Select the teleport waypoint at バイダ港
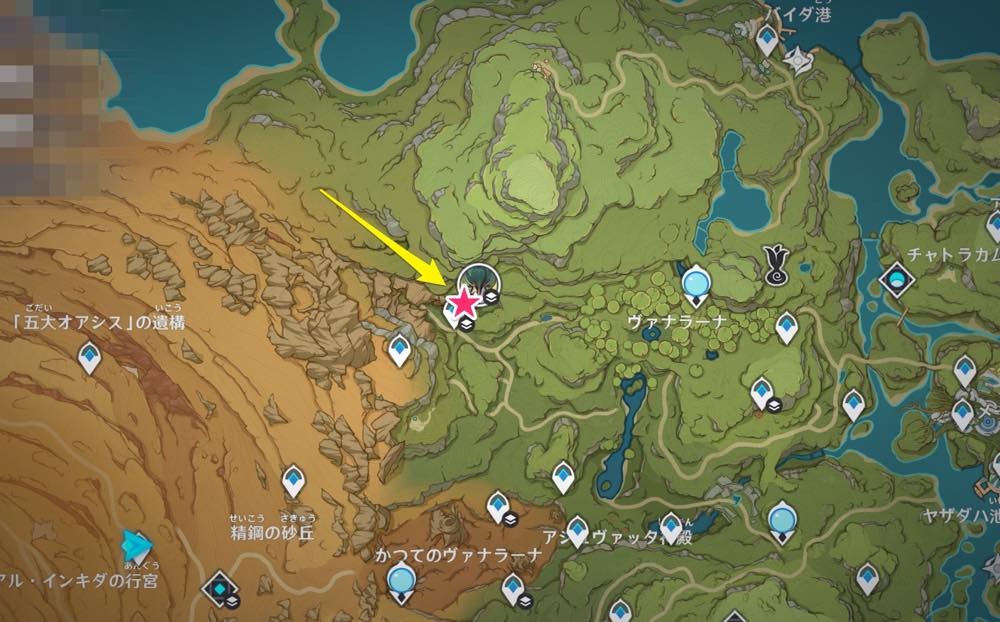Viewport: 1000px width, 622px height. [x=767, y=40]
